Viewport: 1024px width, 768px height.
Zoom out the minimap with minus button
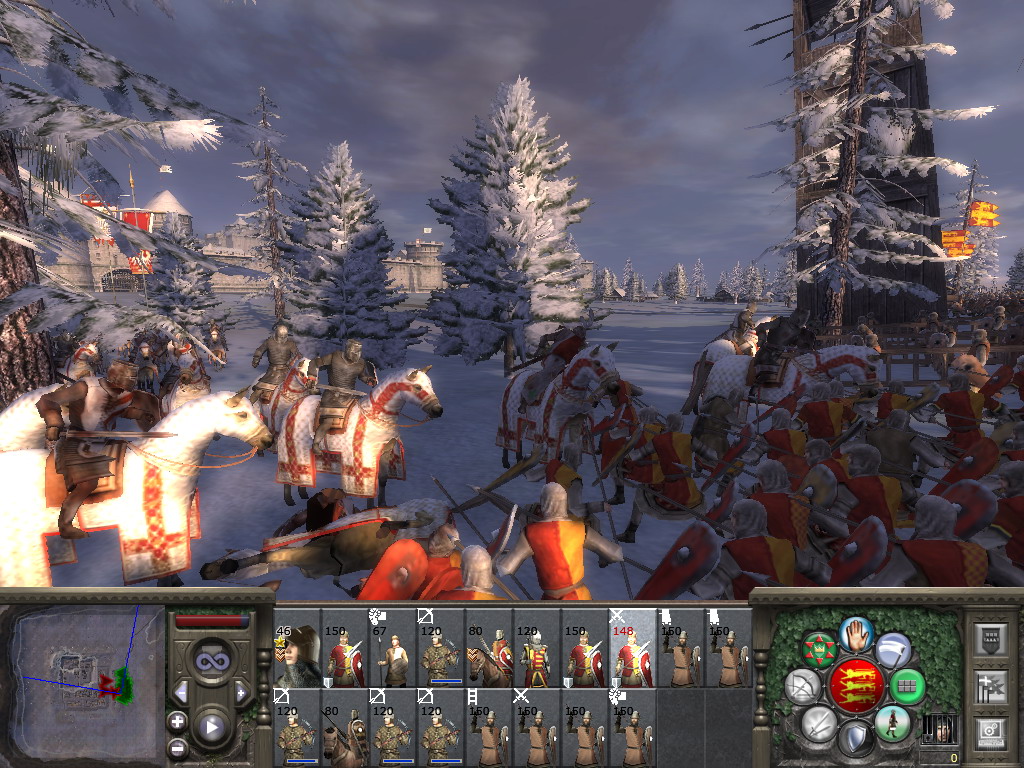tap(178, 747)
